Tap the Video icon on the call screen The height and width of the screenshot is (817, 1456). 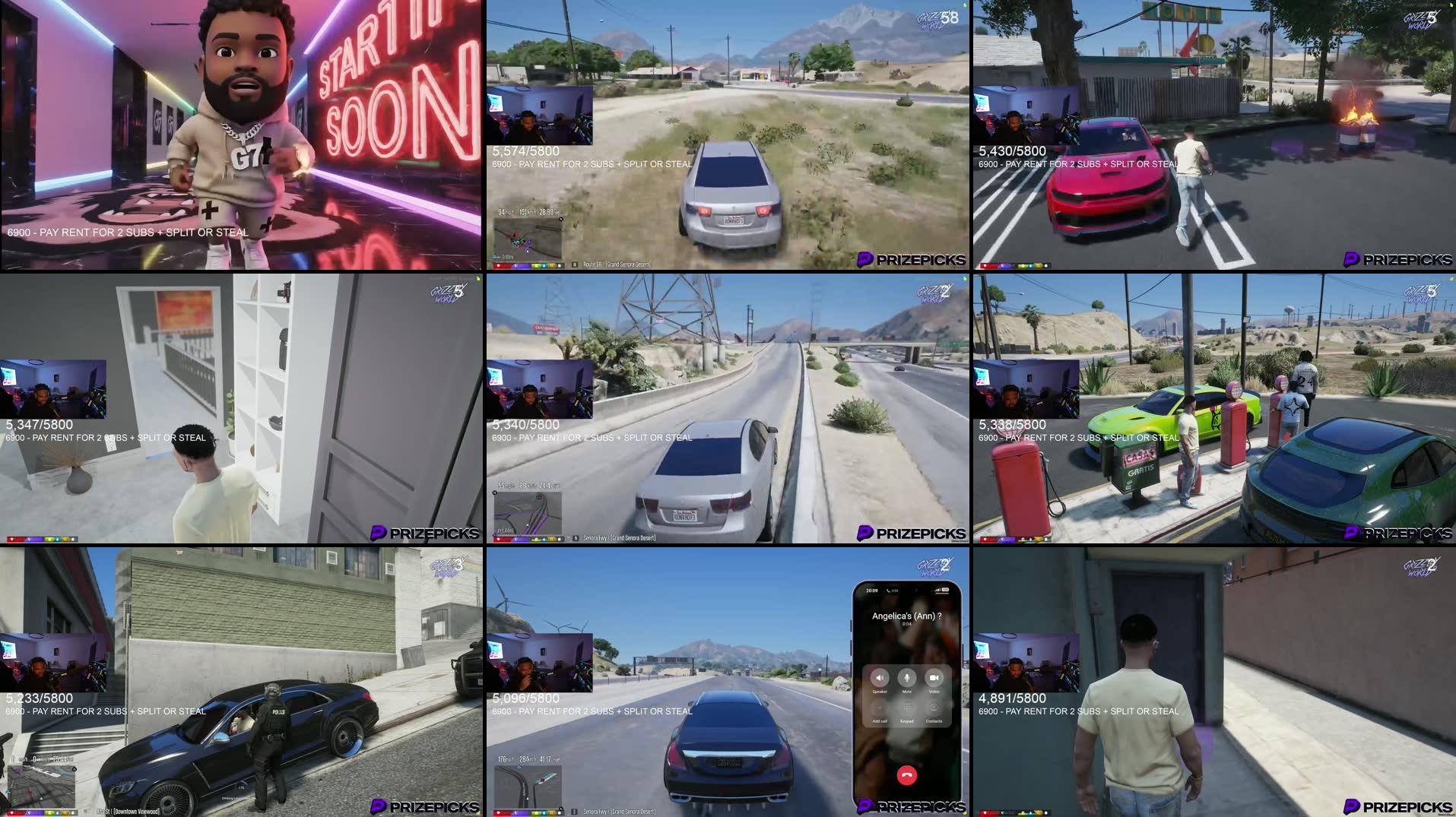pos(934,678)
